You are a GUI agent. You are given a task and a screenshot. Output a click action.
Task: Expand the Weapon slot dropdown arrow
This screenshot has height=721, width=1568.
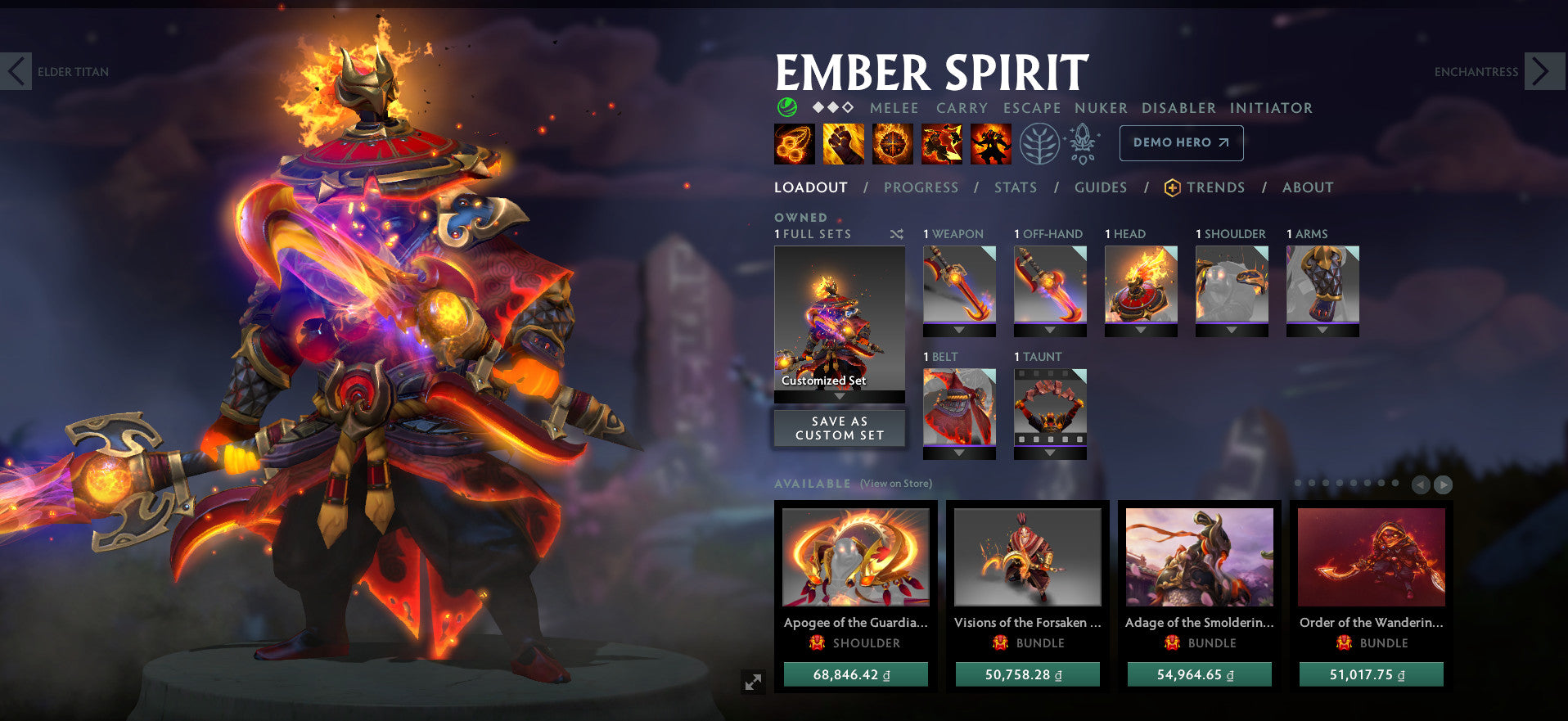pyautogui.click(x=959, y=332)
